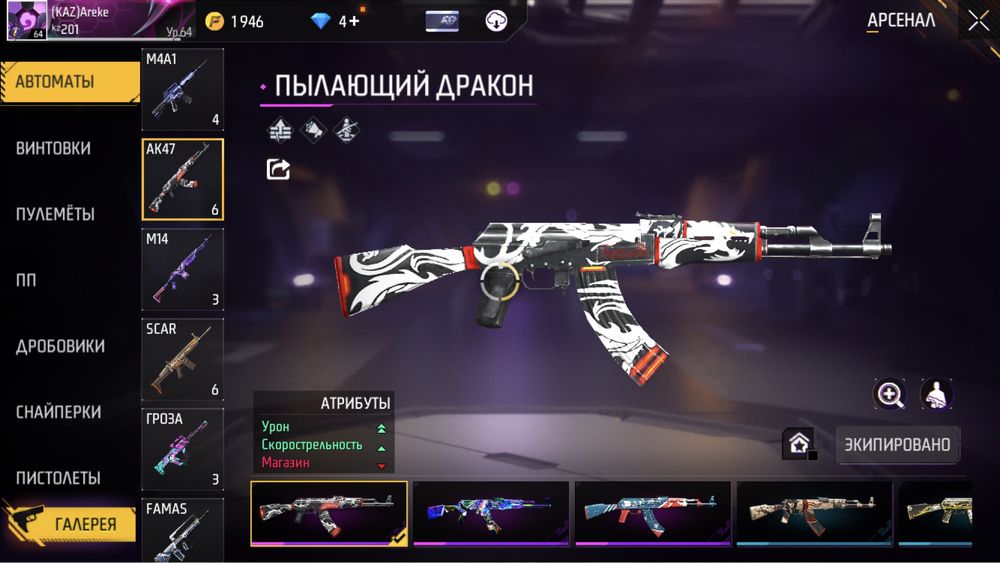Select the blue-purple AK47 skin thumbnail

click(491, 513)
